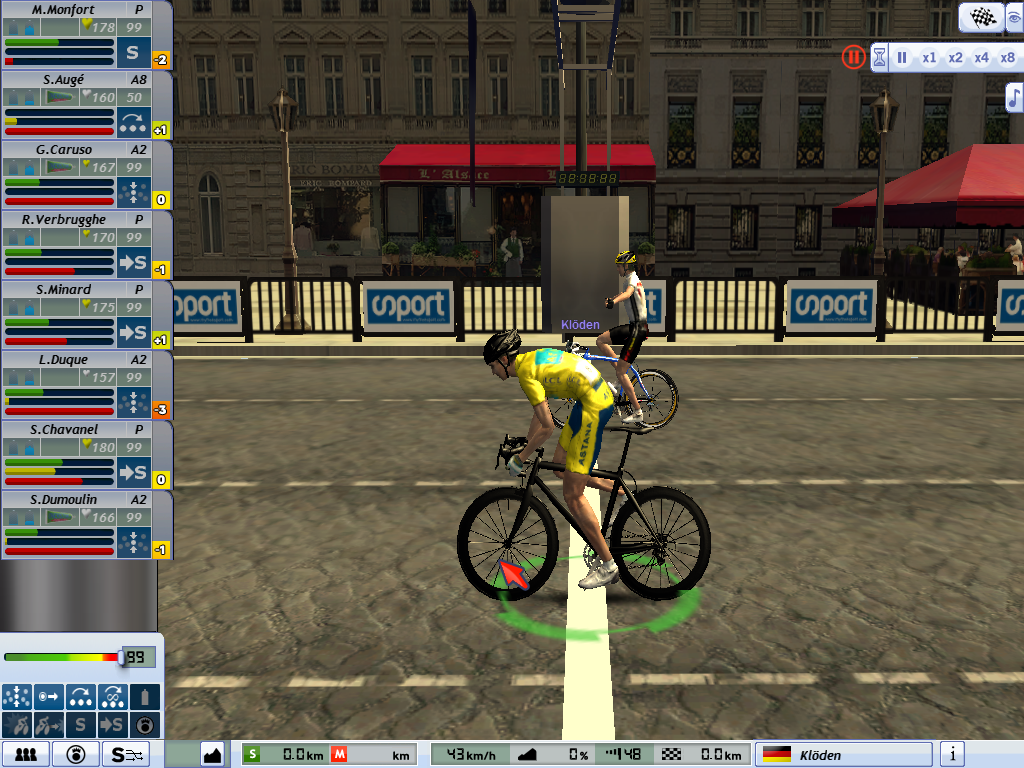Set race speed to x8
The height and width of the screenshot is (768, 1024).
[x=1008, y=57]
